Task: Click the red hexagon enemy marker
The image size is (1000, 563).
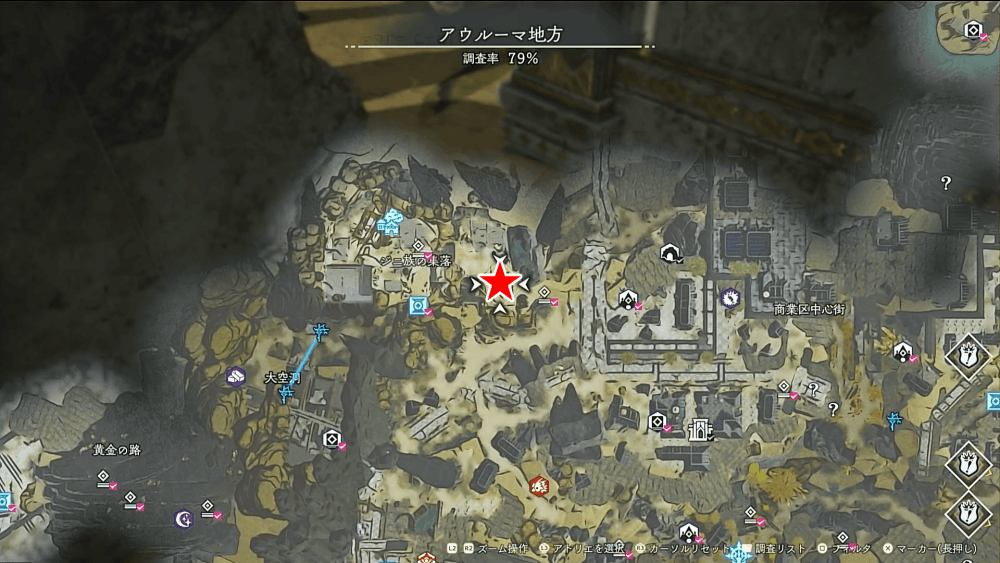Action: coord(539,486)
